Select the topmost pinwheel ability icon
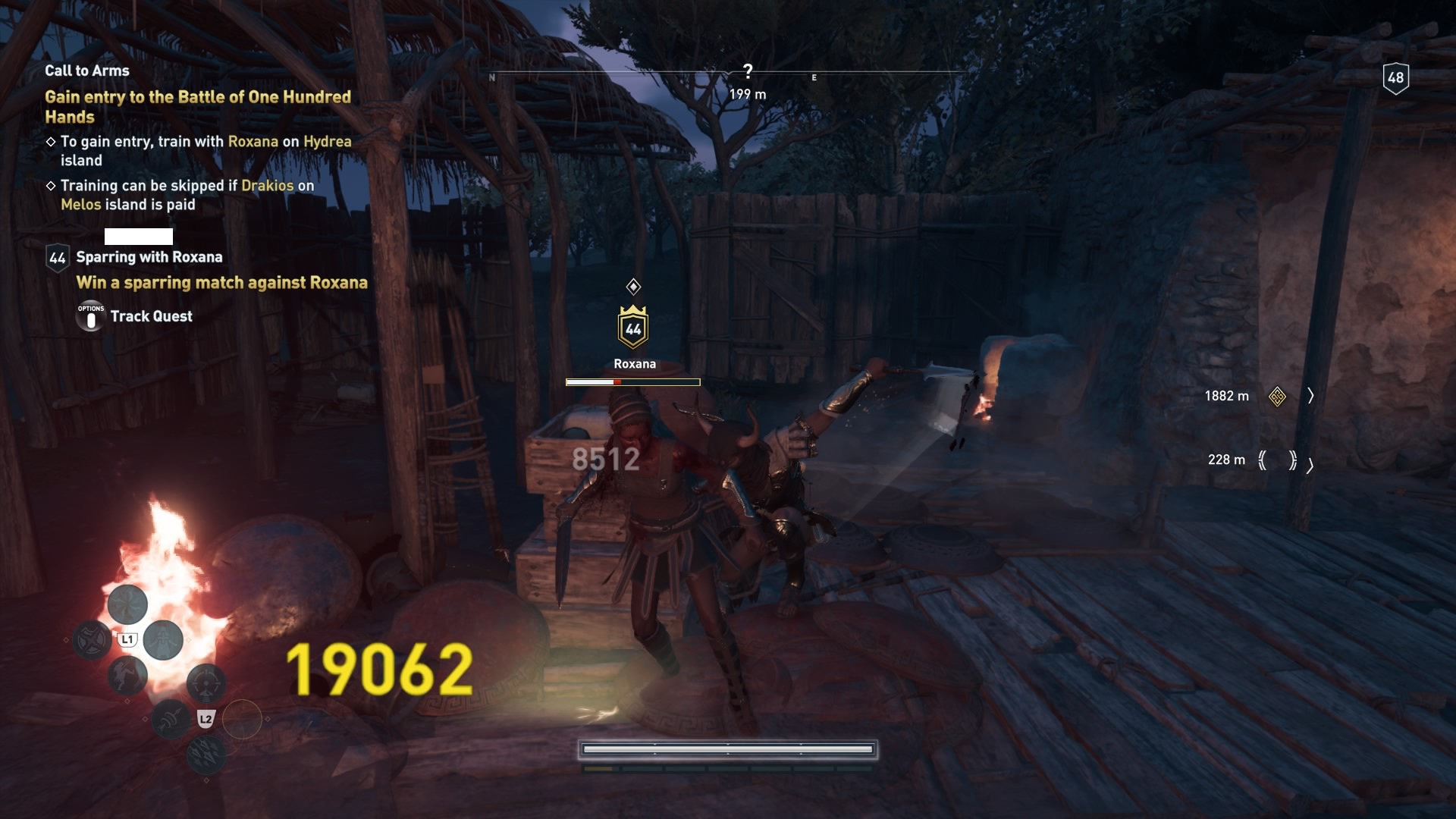Screen dimensions: 1456x819 pos(125,606)
